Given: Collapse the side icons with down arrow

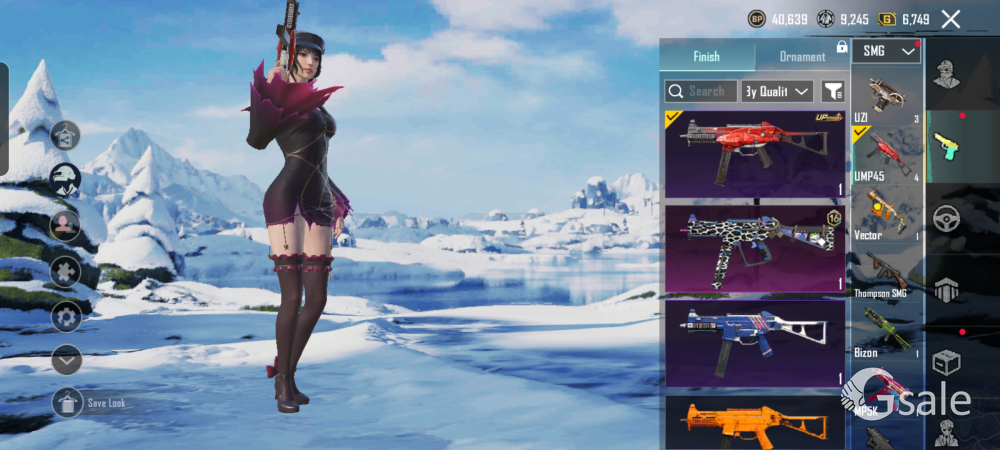Looking at the screenshot, I should point(66,359).
